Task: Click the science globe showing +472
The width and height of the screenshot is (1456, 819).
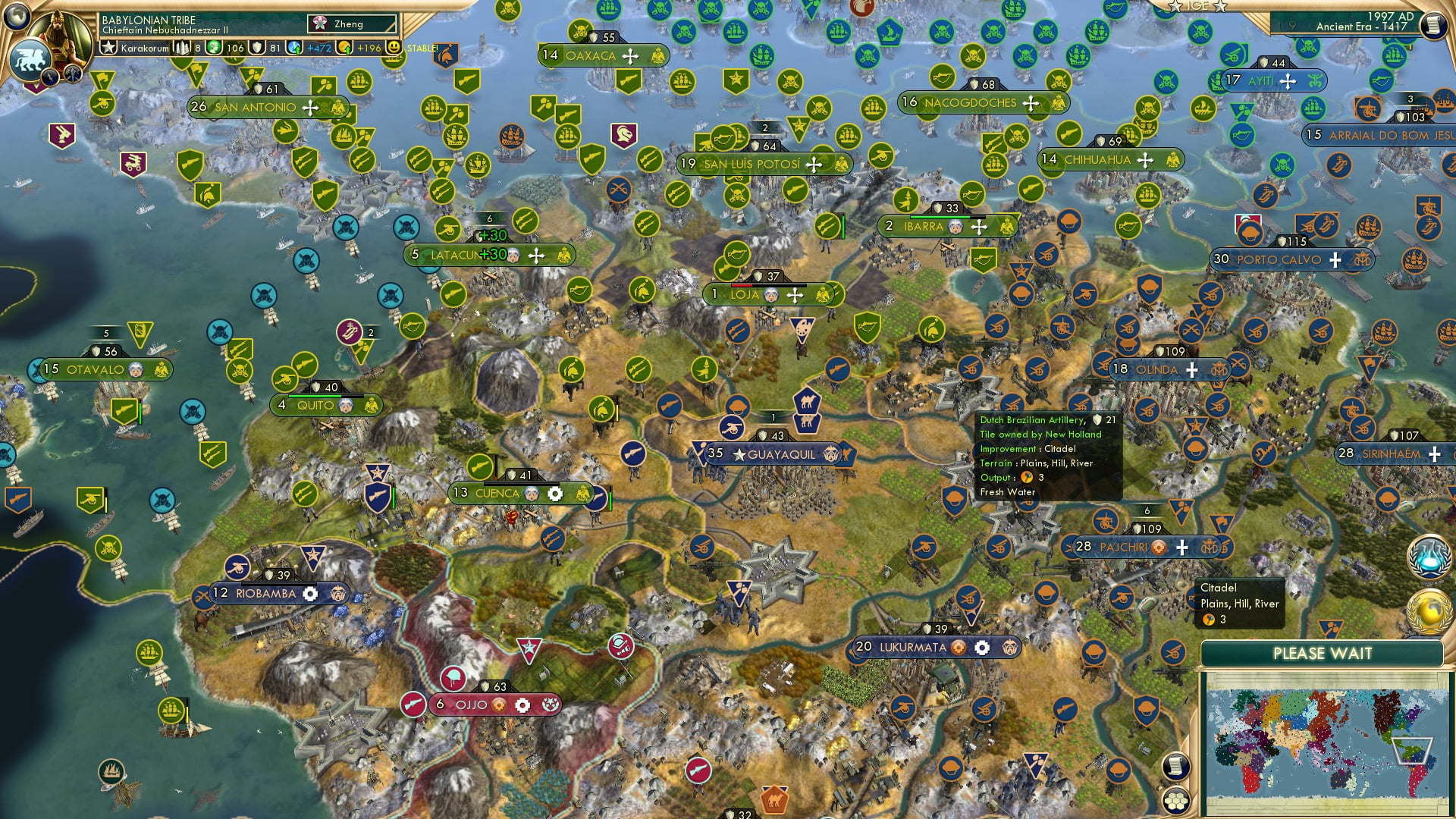Action: point(294,46)
